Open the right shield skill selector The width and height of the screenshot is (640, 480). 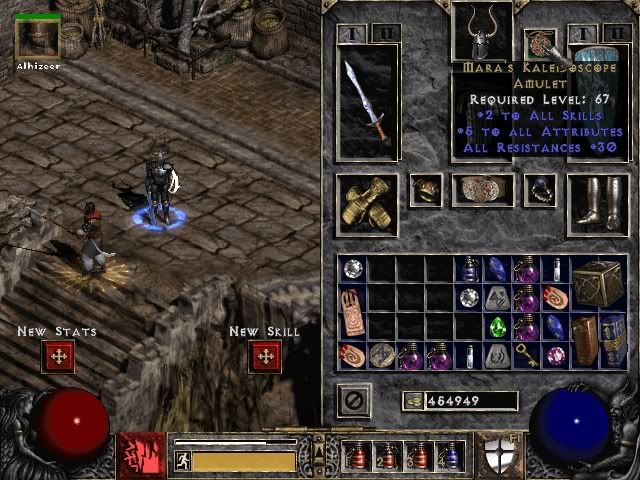pyautogui.click(x=497, y=456)
